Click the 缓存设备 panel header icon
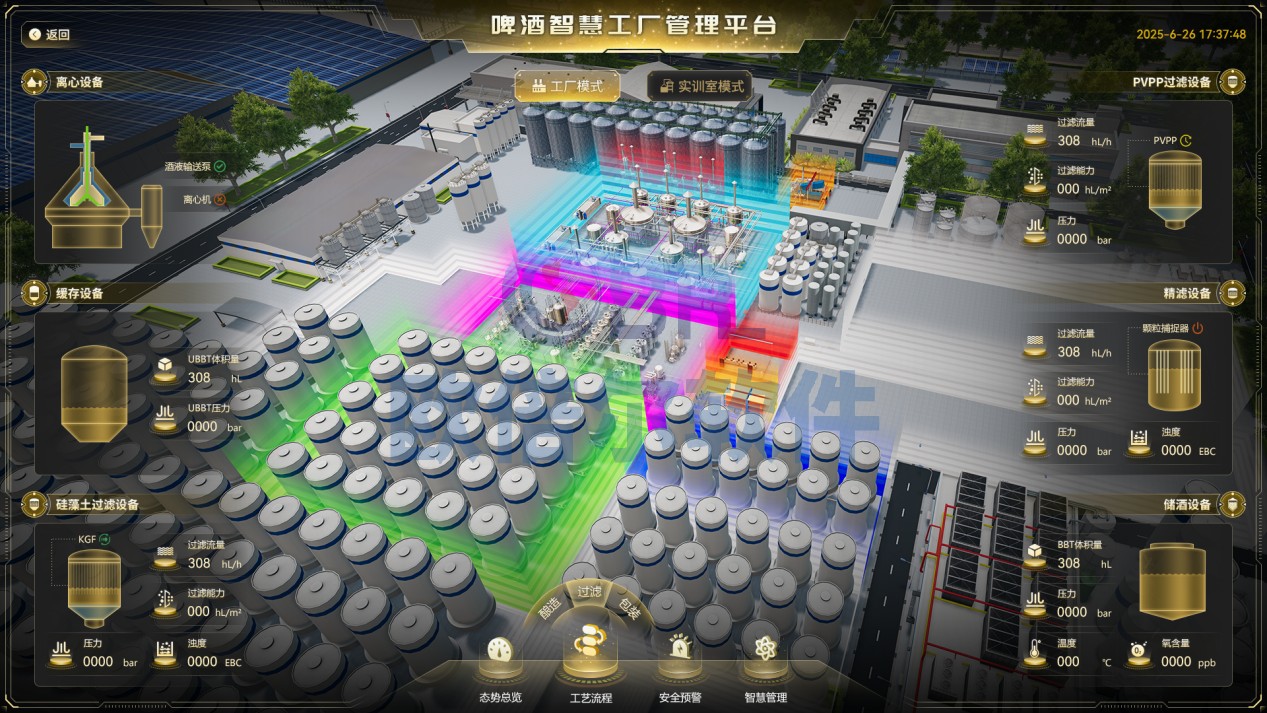 click(35, 293)
